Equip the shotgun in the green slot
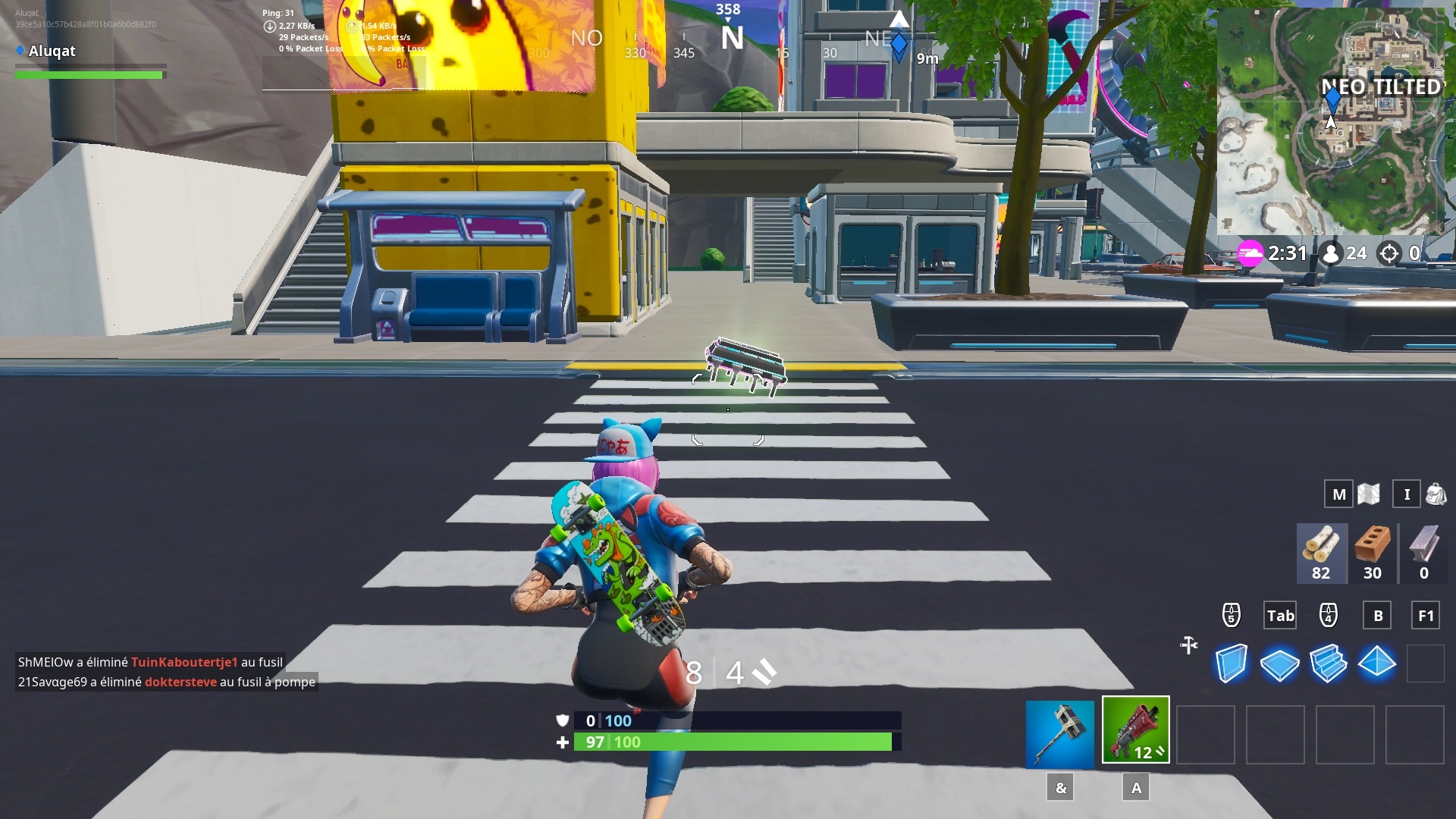Image resolution: width=1456 pixels, height=819 pixels. [x=1135, y=730]
